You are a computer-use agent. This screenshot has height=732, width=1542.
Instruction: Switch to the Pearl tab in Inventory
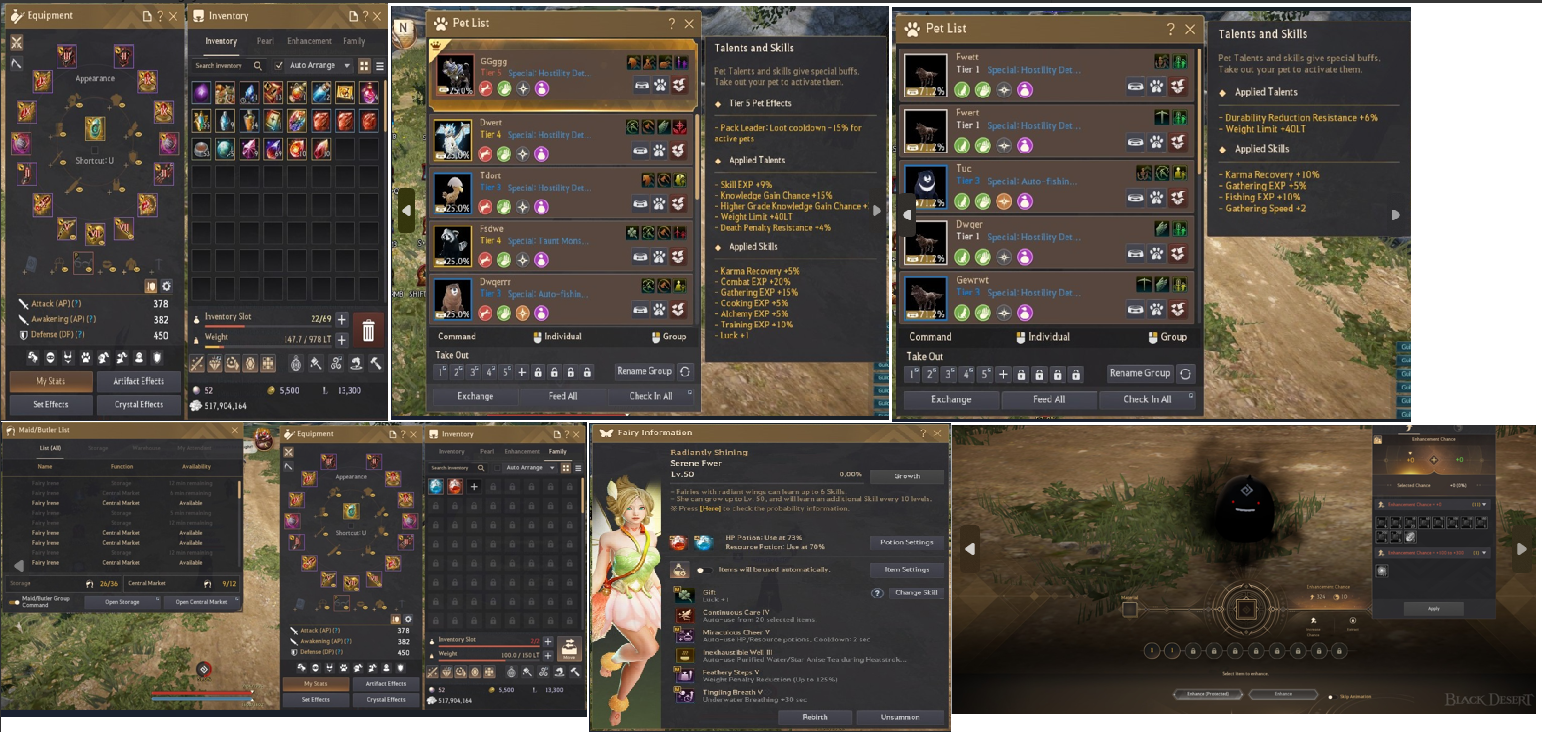point(265,41)
